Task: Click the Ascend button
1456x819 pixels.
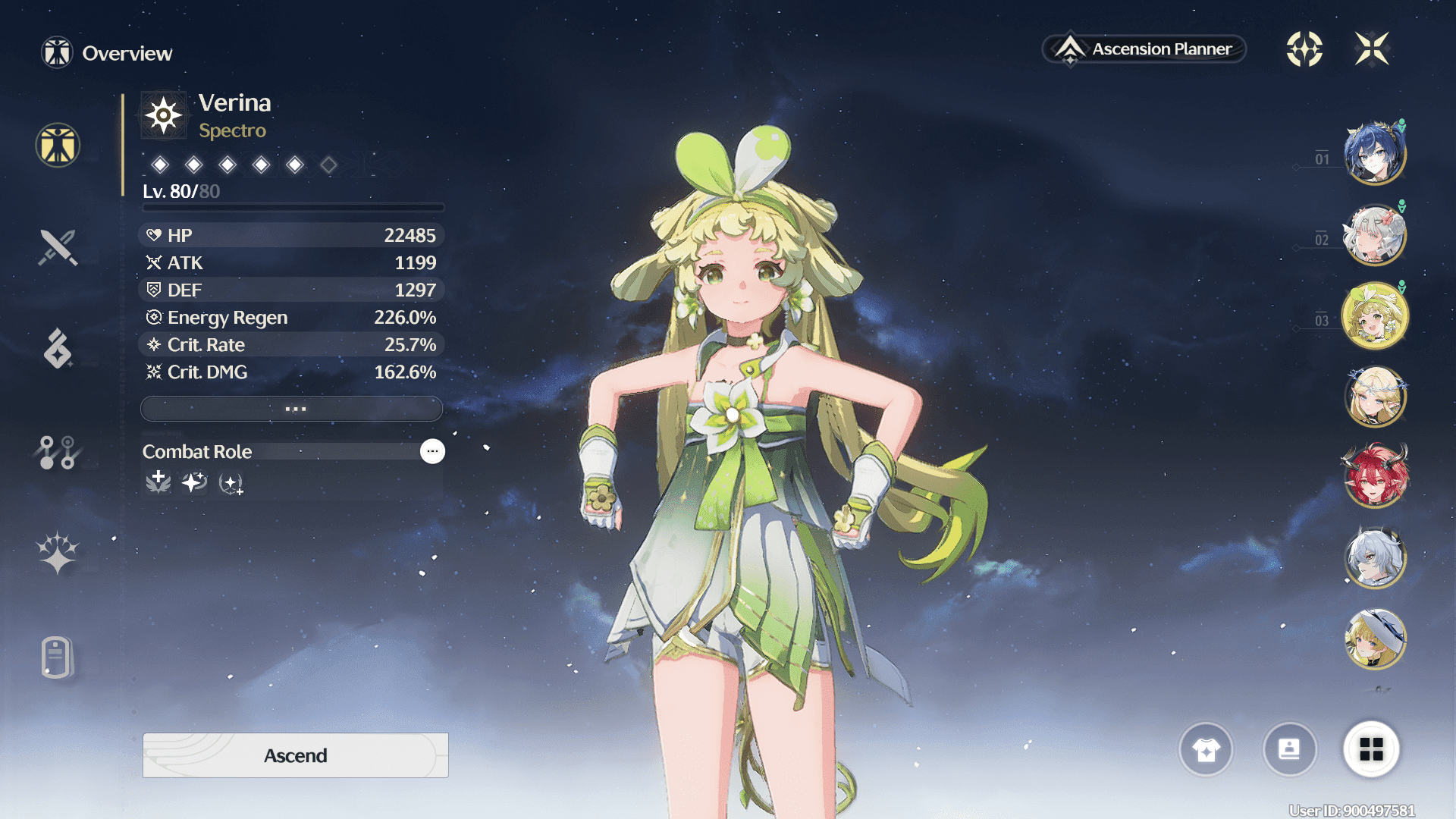Action: point(295,755)
